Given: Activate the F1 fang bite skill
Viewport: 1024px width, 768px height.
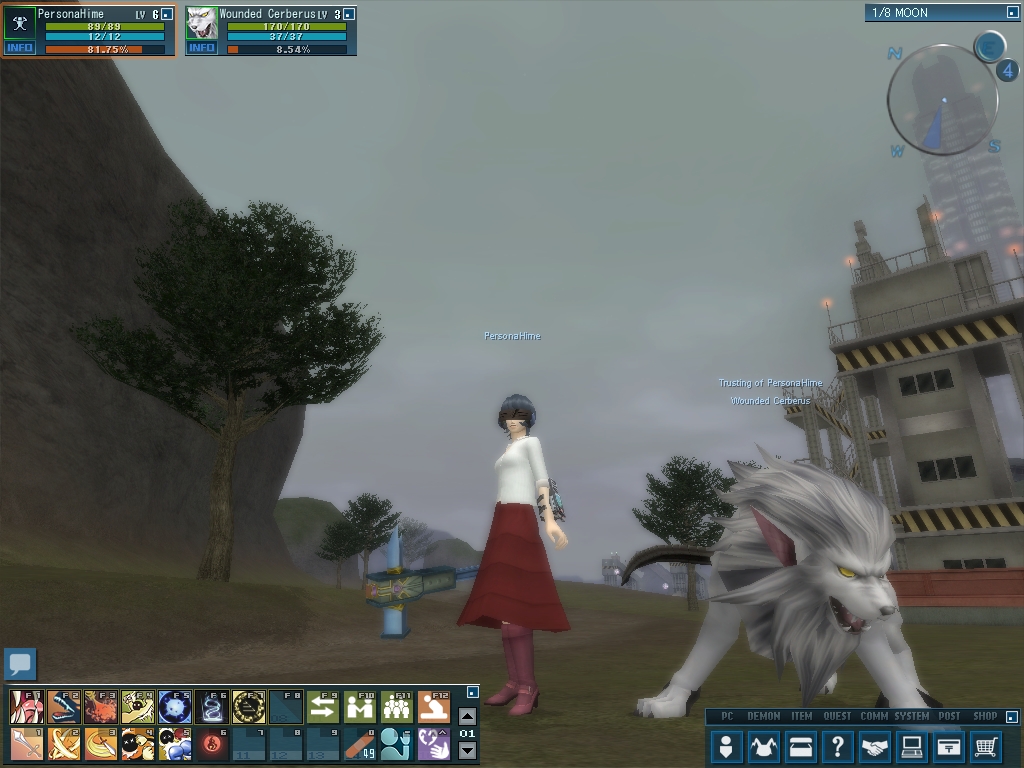Looking at the screenshot, I should (27, 707).
